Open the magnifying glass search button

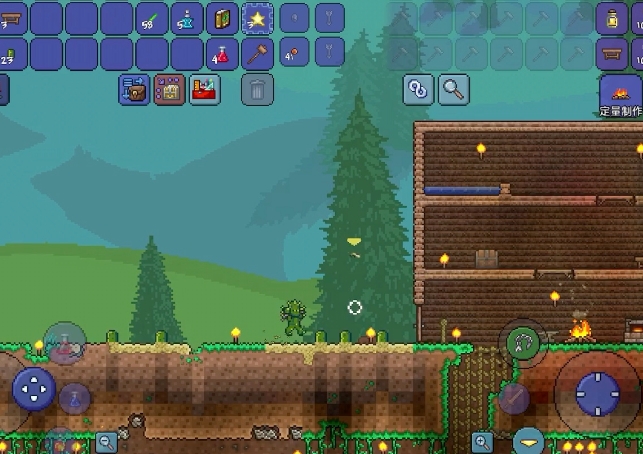pos(453,89)
